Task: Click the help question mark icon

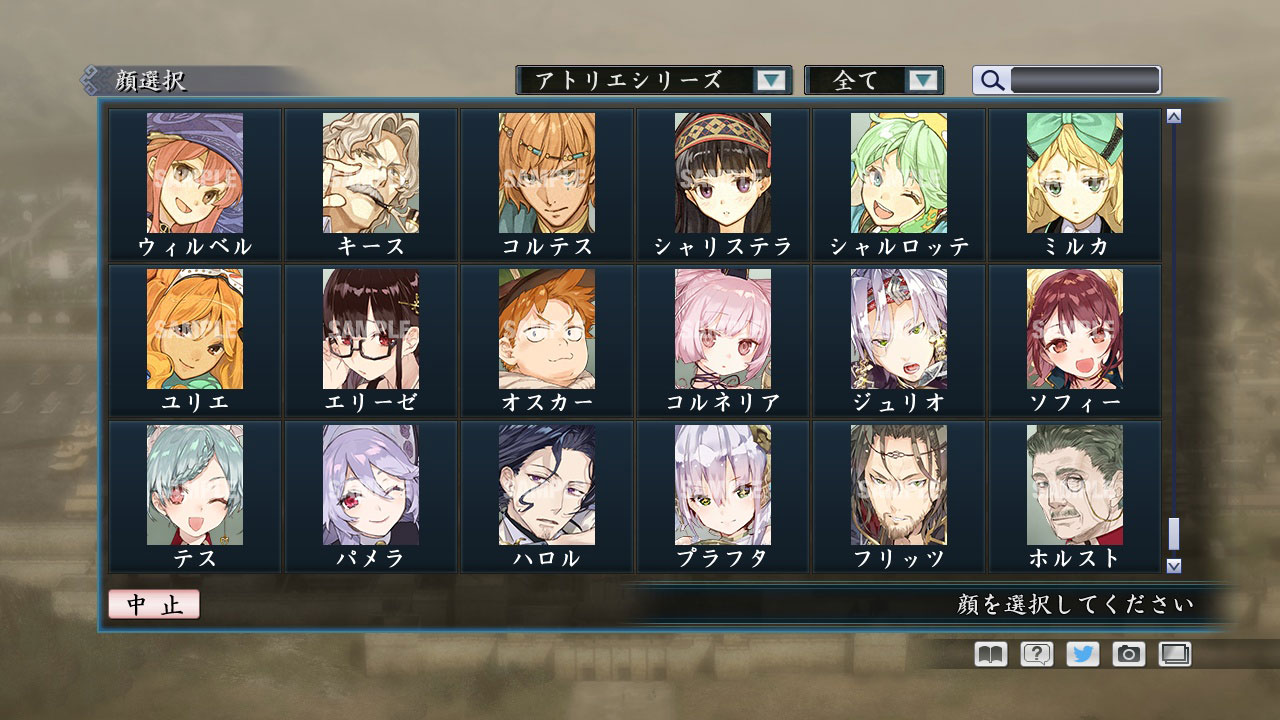Action: click(1036, 654)
